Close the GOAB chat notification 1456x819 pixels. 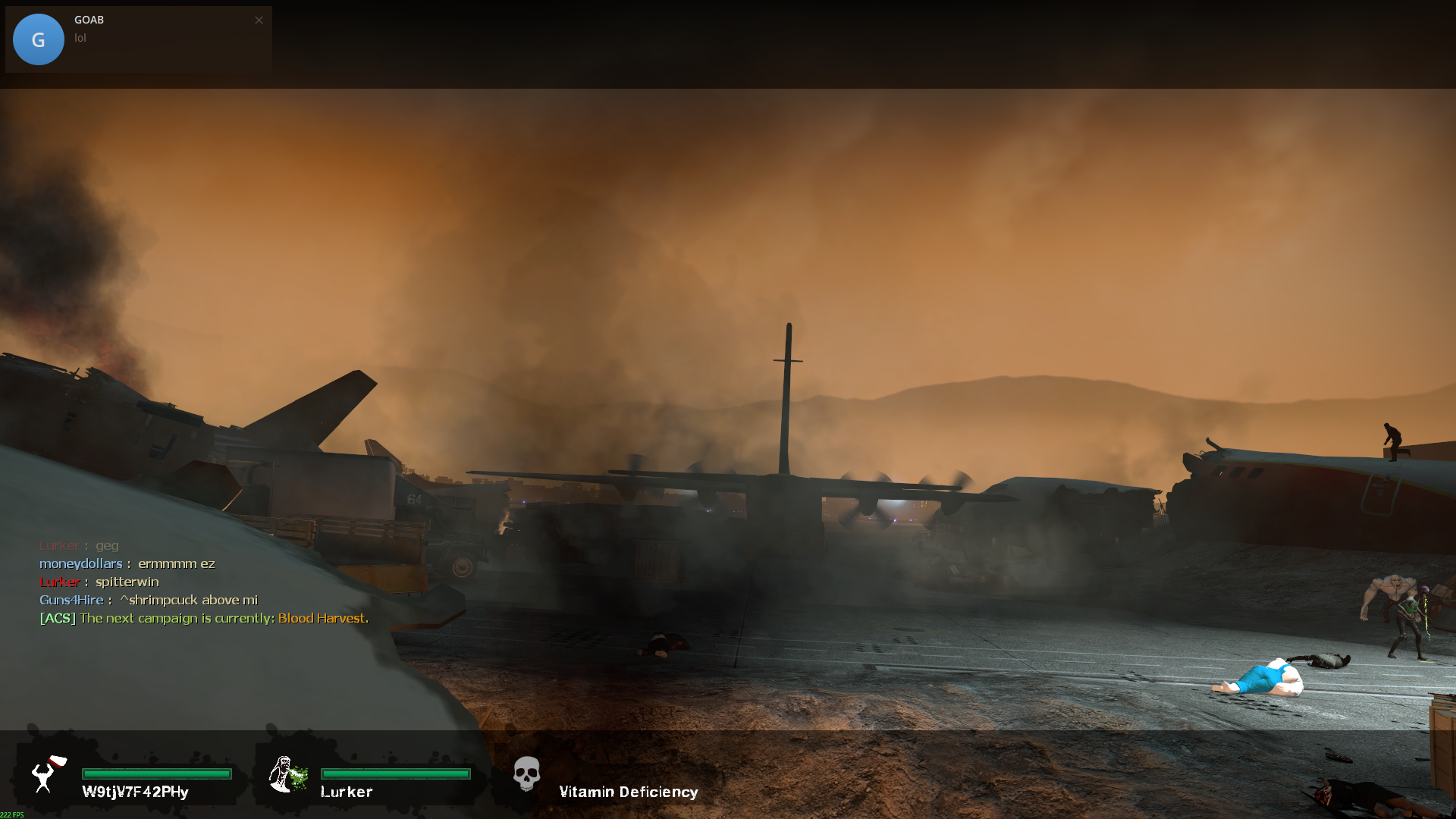[x=259, y=20]
